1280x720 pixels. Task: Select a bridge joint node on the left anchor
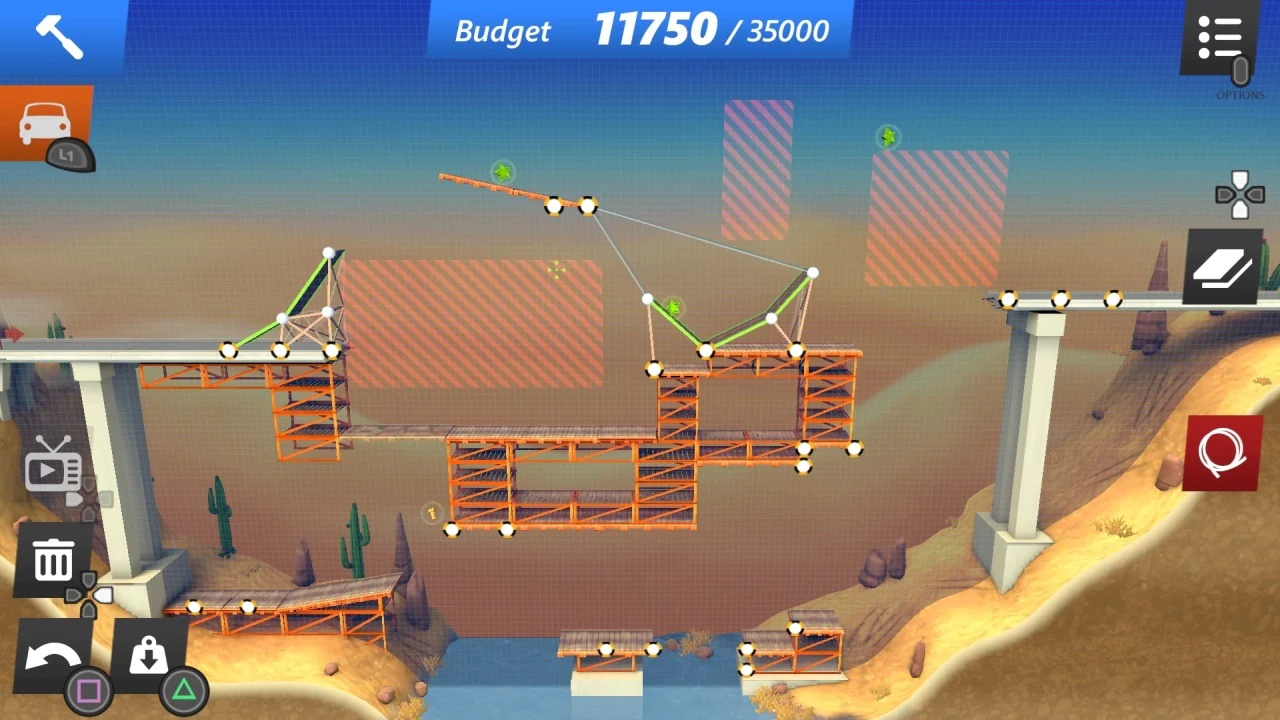pos(228,349)
